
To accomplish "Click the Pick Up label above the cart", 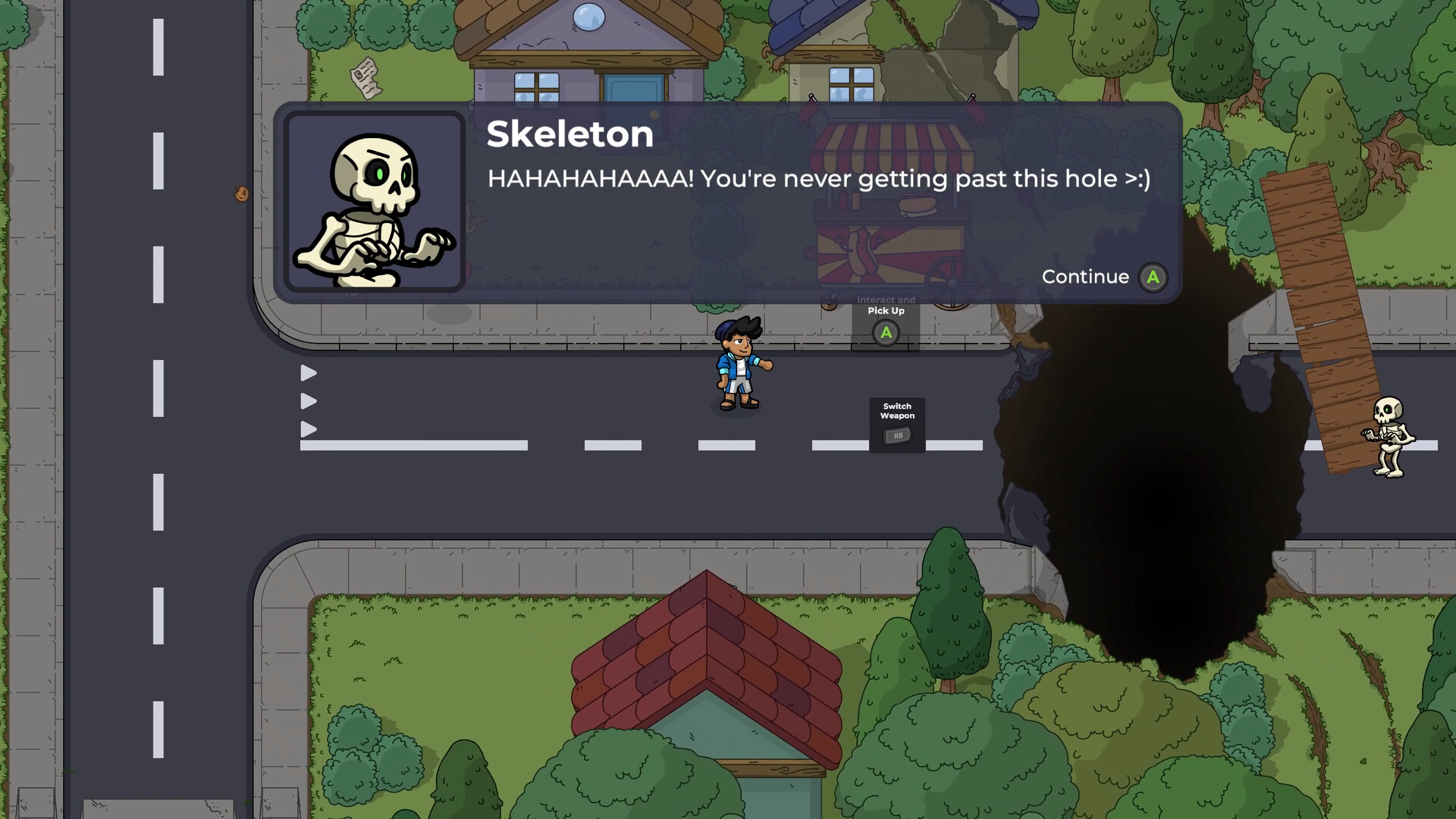I will coord(885,310).
